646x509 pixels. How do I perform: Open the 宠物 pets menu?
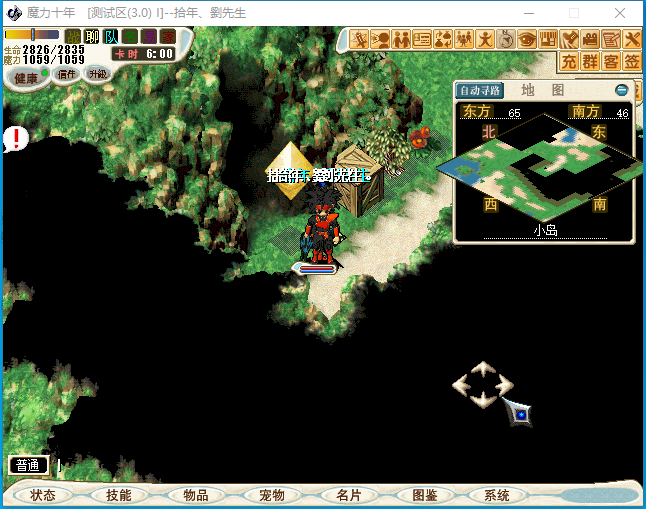[272, 495]
